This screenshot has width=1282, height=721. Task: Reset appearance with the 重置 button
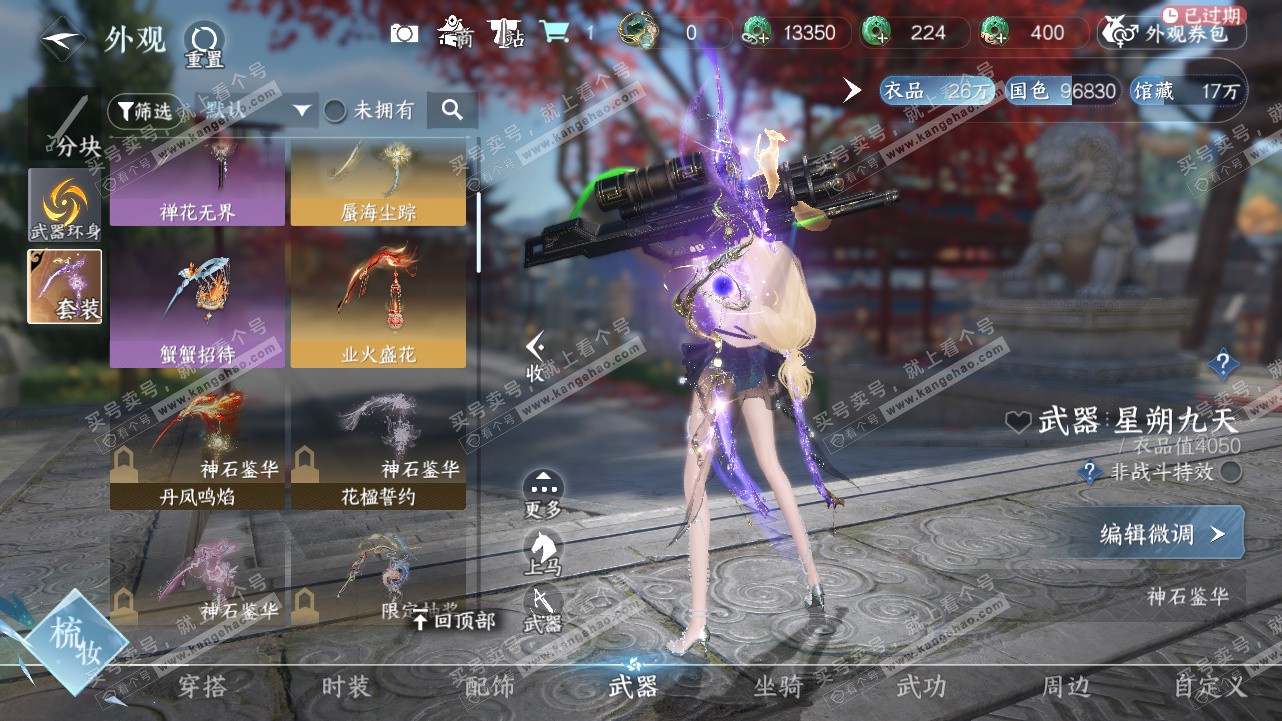(x=204, y=44)
